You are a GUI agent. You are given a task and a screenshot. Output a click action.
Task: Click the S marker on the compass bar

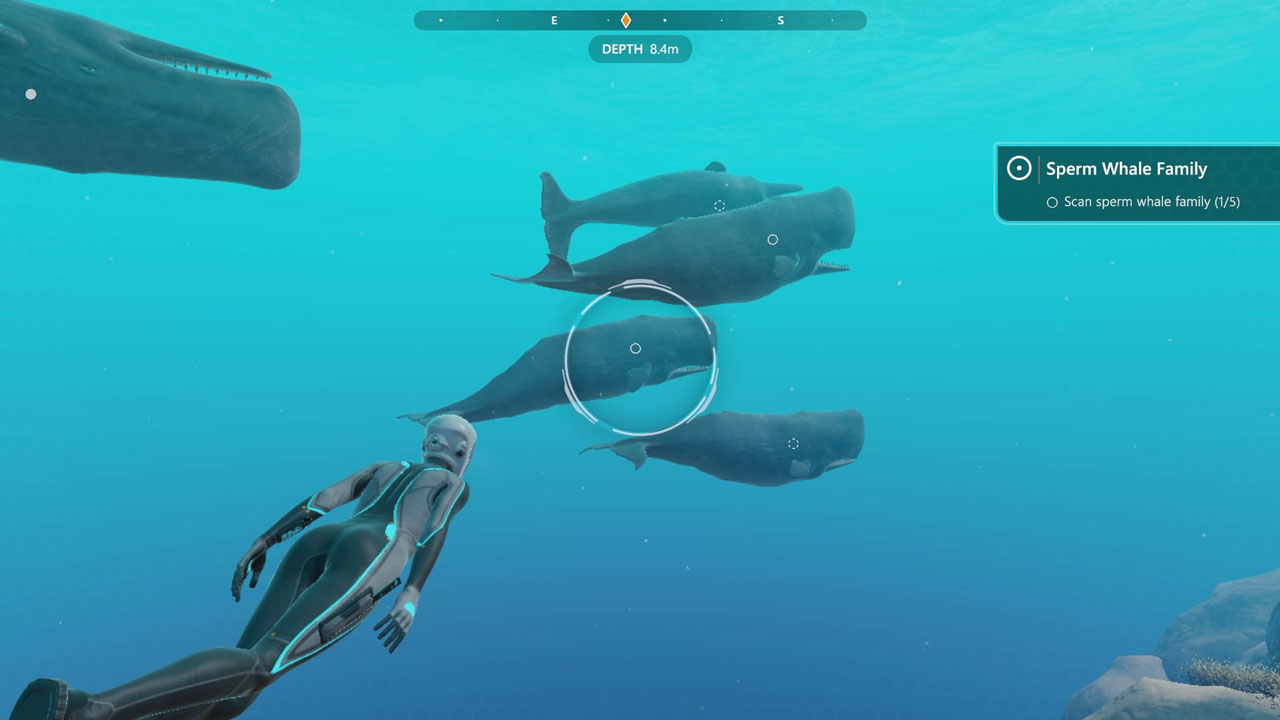pyautogui.click(x=781, y=19)
